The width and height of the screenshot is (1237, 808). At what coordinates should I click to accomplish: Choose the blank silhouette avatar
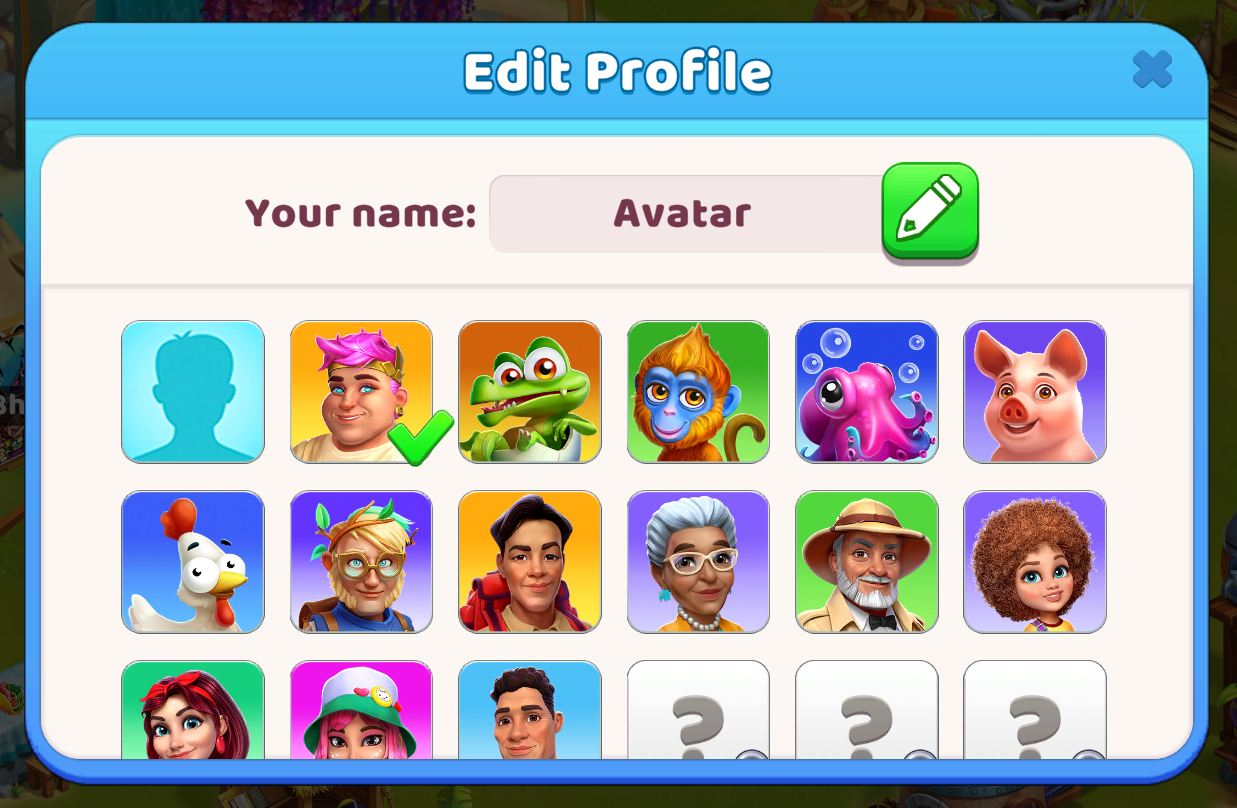pyautogui.click(x=193, y=392)
